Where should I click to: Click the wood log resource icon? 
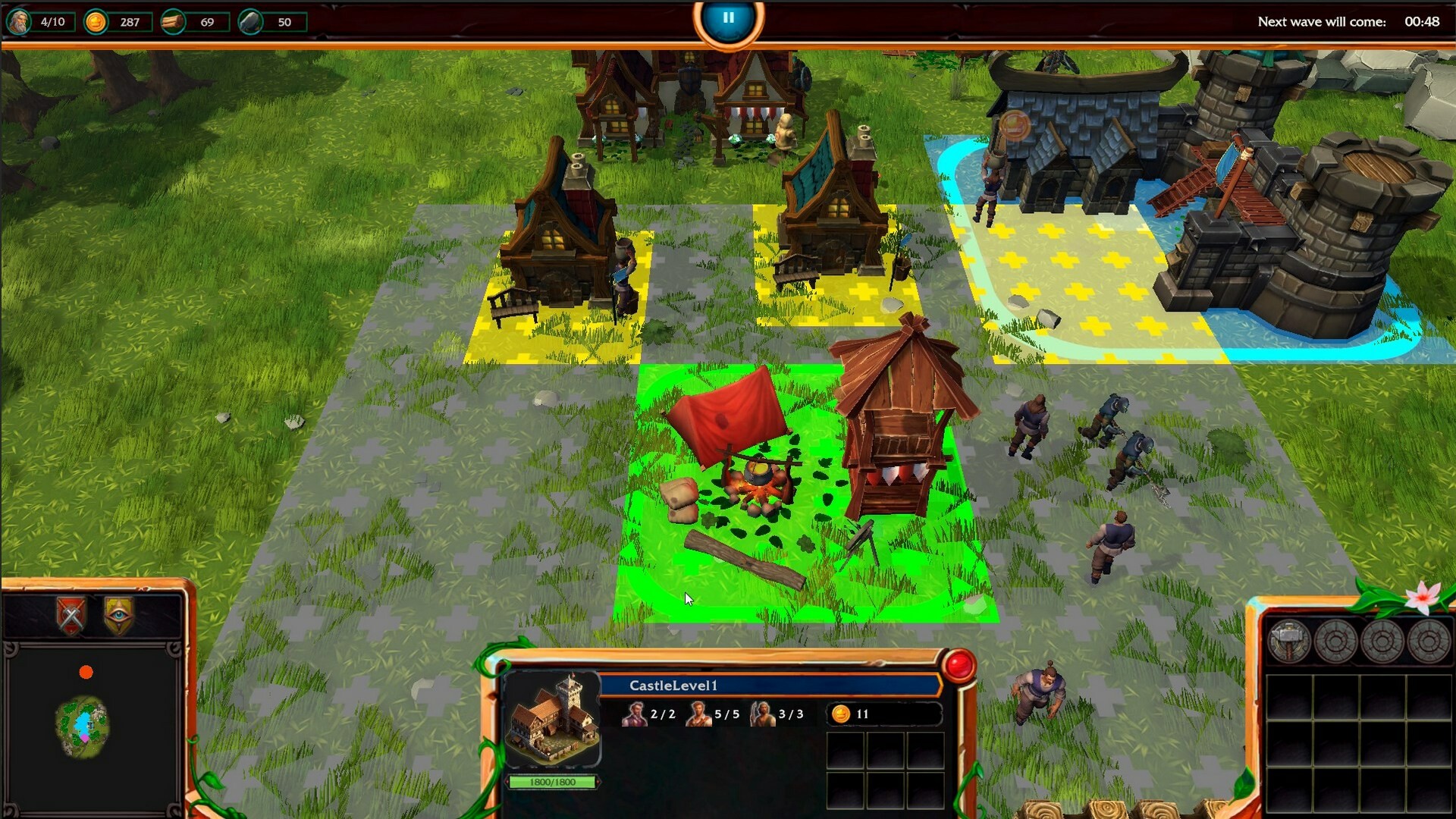(x=174, y=22)
